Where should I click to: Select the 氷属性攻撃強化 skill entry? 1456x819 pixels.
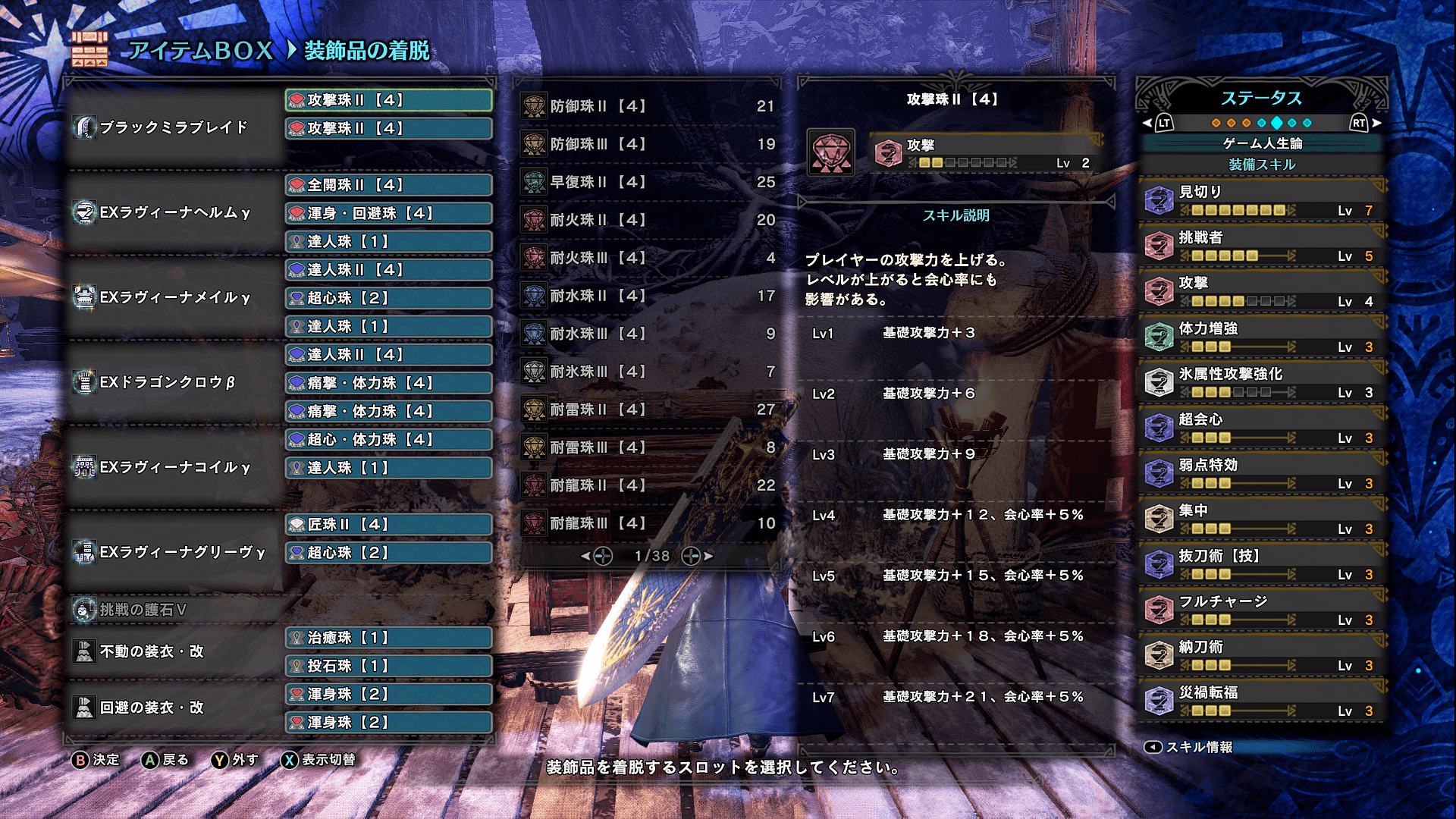(1263, 382)
